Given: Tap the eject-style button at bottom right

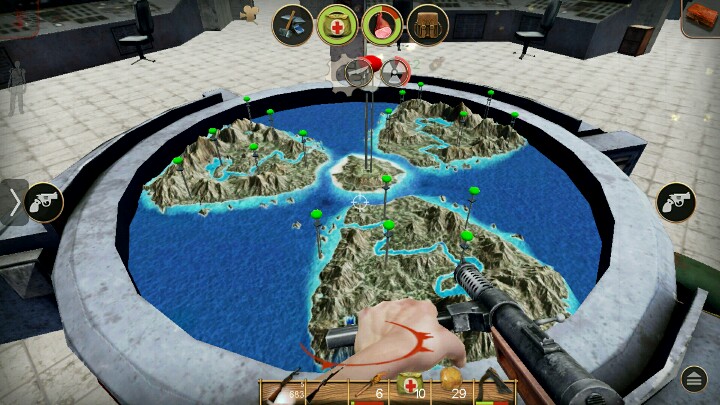Looking at the screenshot, I should [x=695, y=379].
